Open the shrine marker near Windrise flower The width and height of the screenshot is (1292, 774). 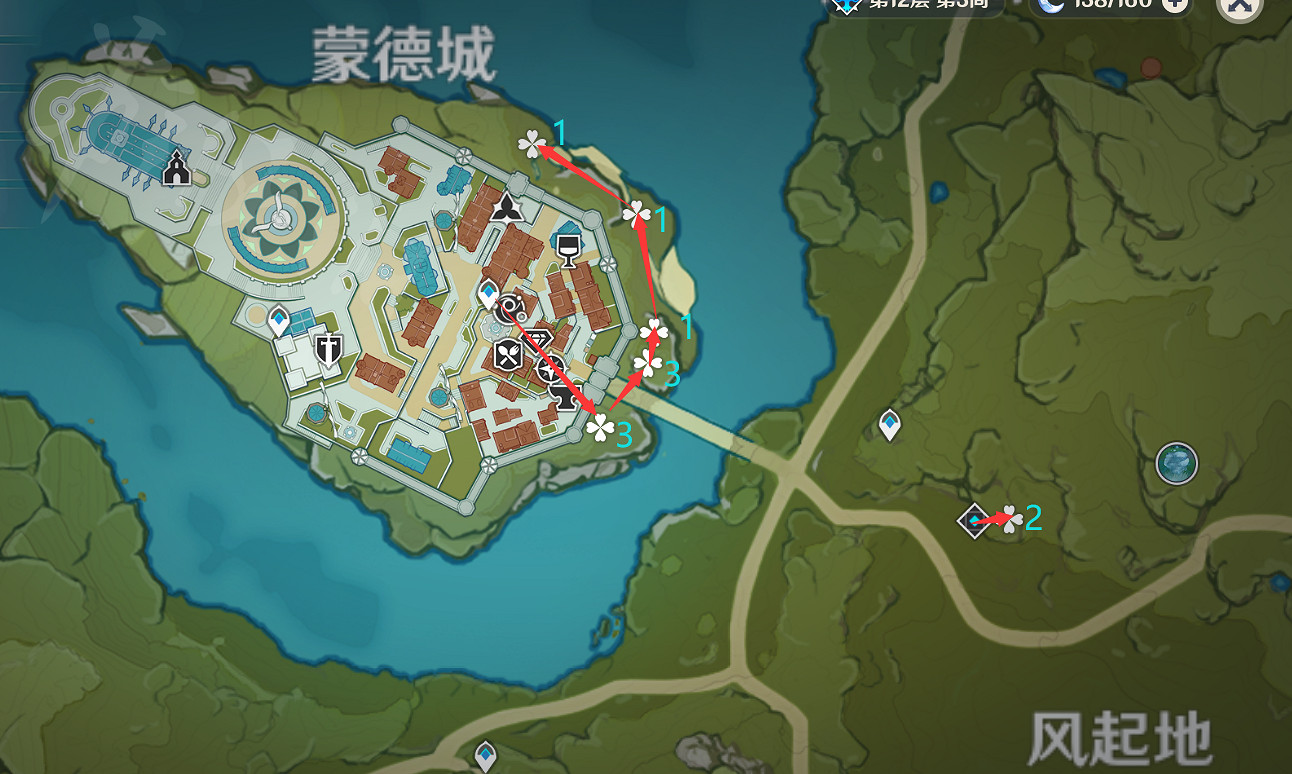[x=975, y=520]
